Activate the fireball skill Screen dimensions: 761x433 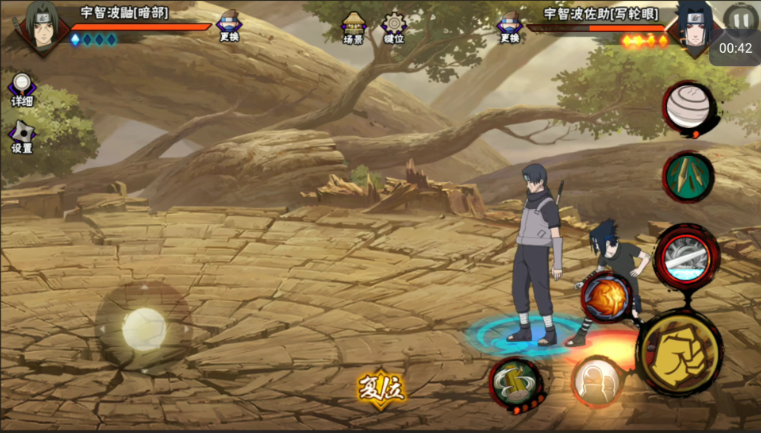(605, 297)
